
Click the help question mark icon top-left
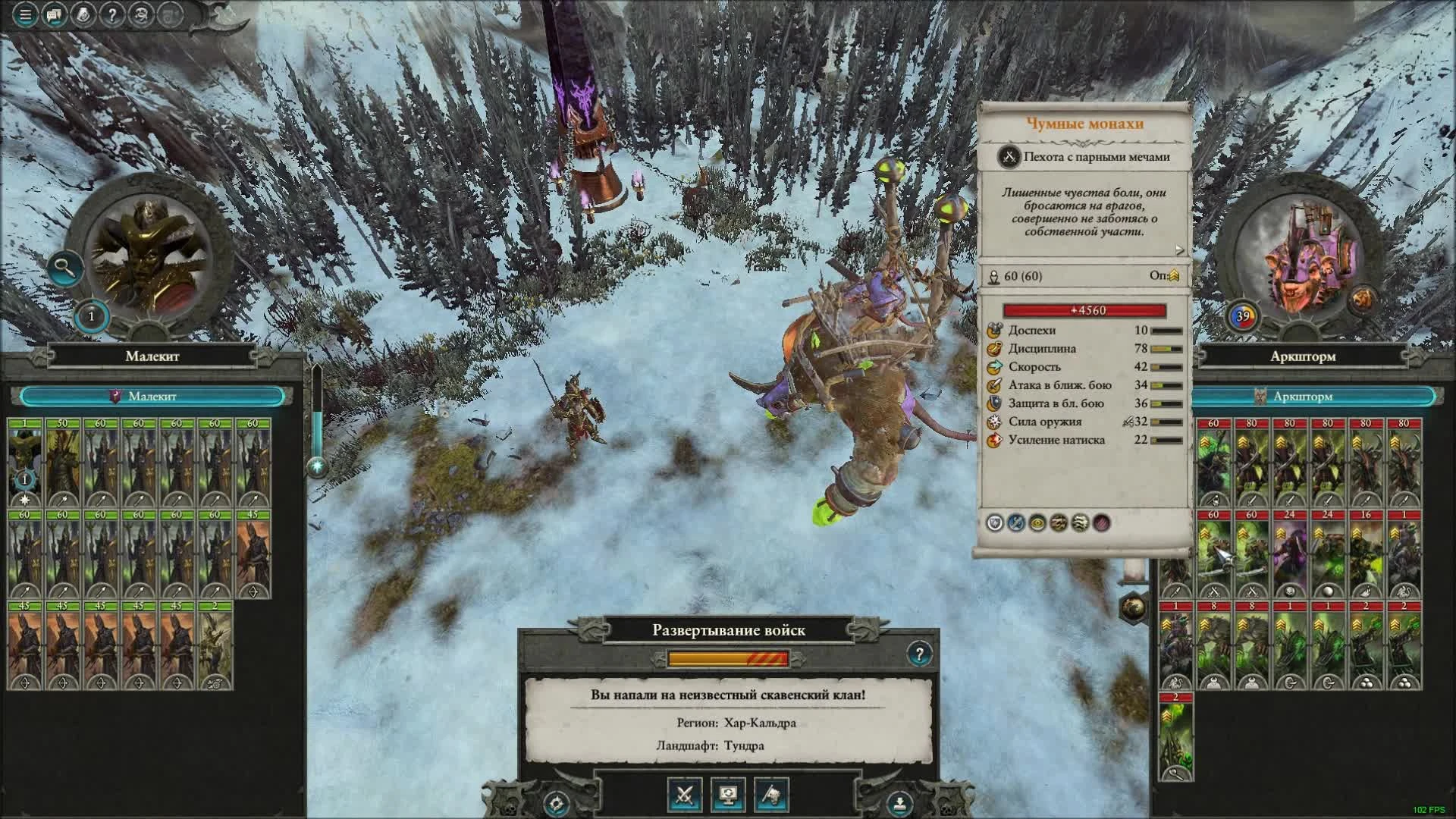pyautogui.click(x=111, y=14)
